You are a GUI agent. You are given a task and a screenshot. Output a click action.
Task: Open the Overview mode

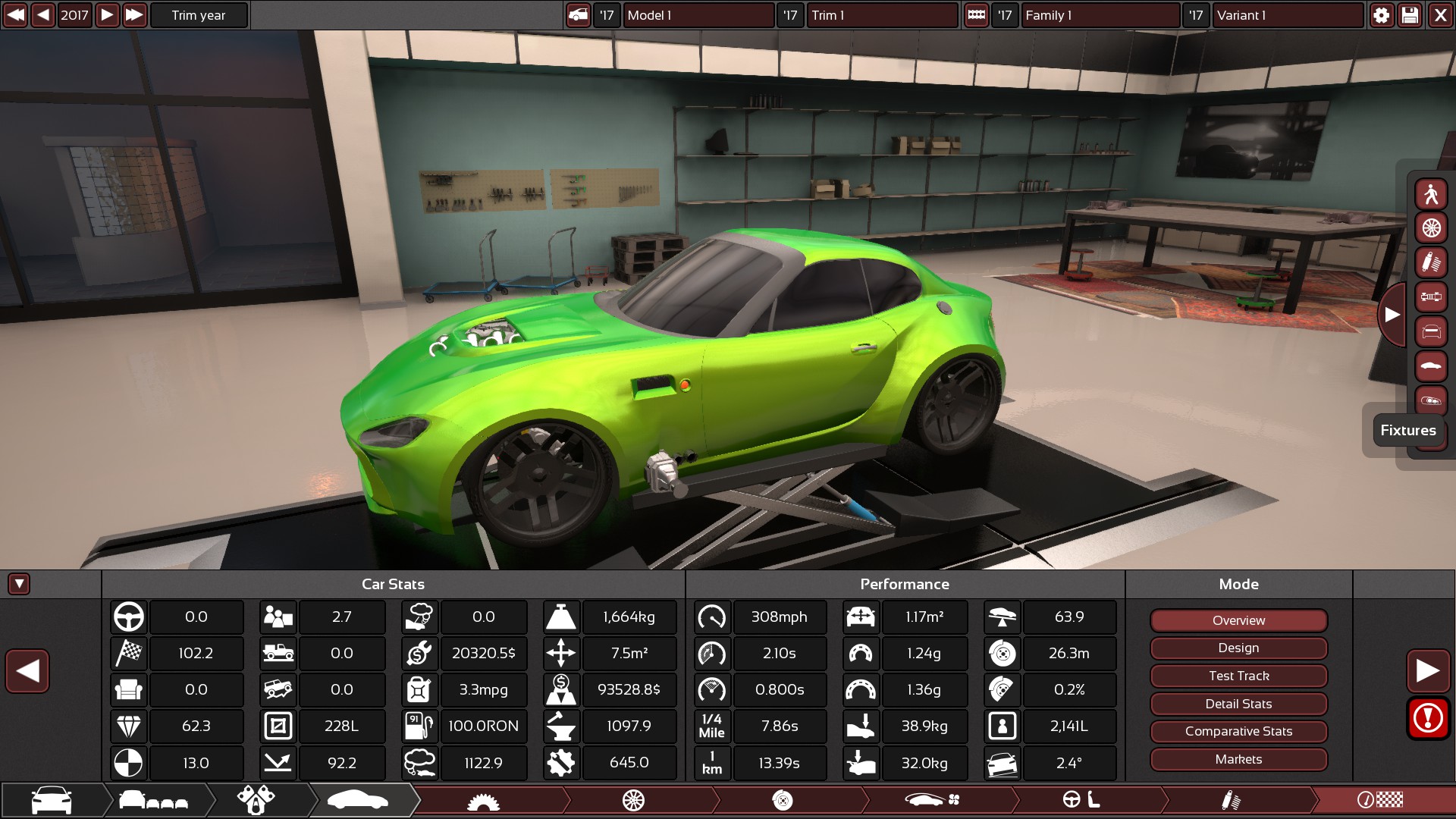pos(1238,620)
